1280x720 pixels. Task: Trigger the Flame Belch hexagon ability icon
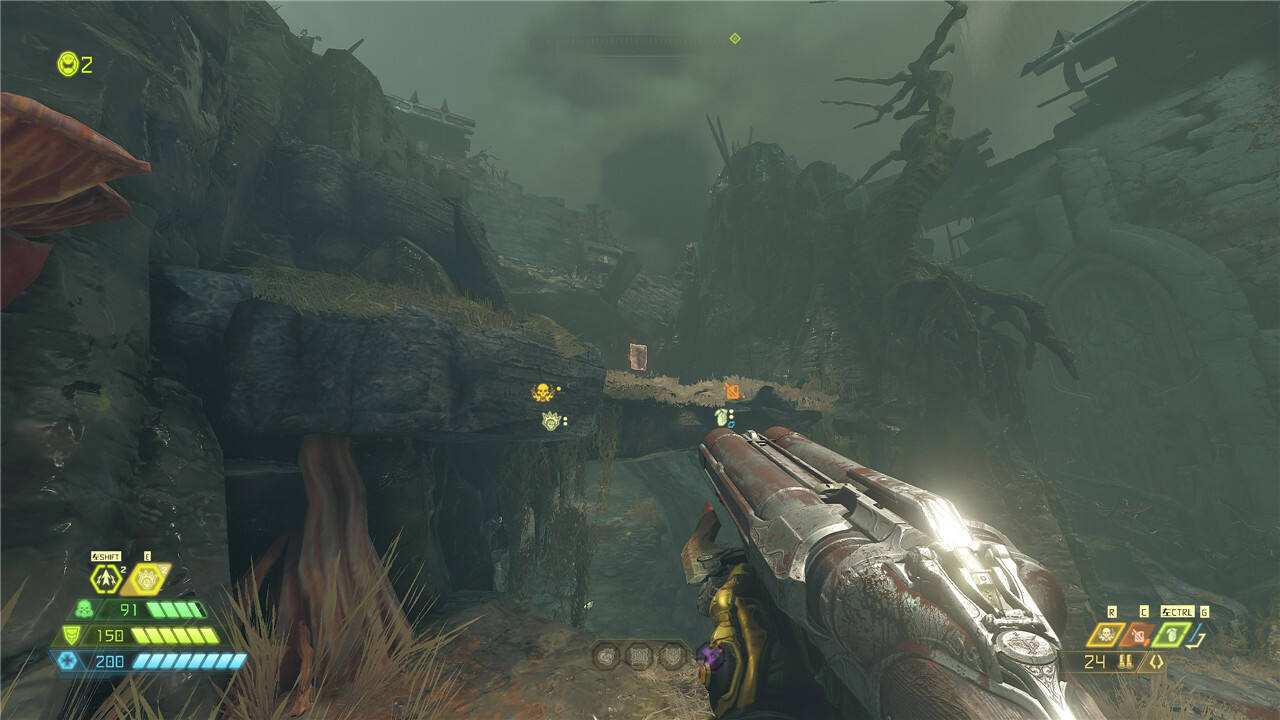[146, 578]
